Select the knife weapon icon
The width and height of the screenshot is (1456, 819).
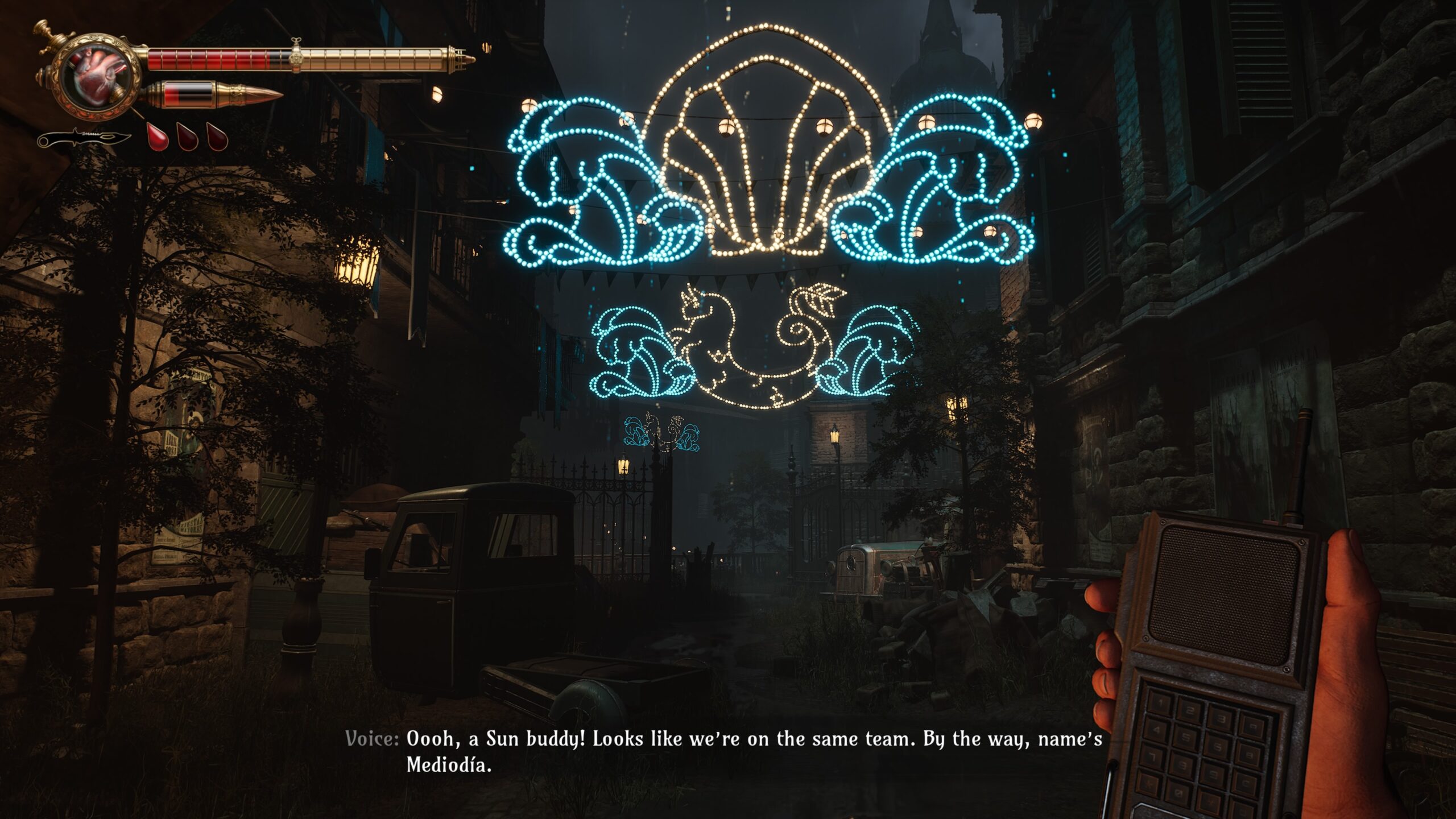click(84, 138)
